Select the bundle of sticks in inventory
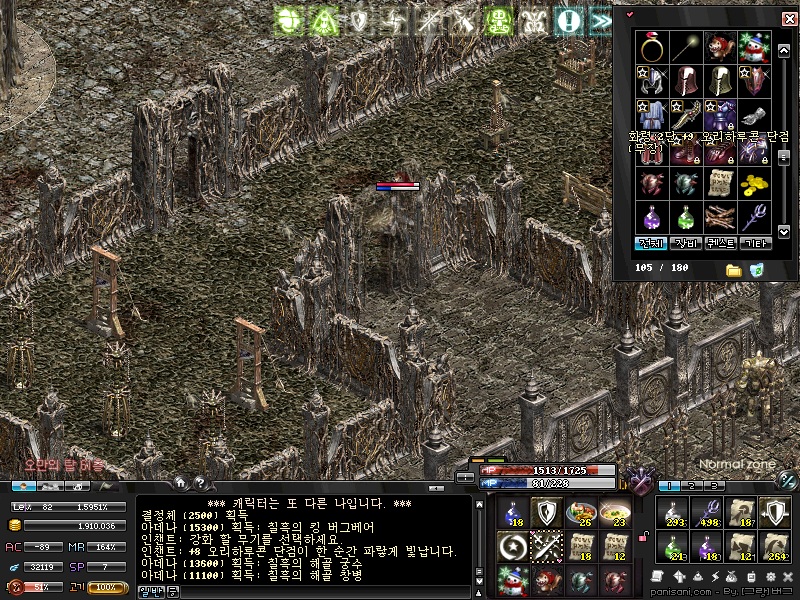The height and width of the screenshot is (600, 800). [718, 216]
